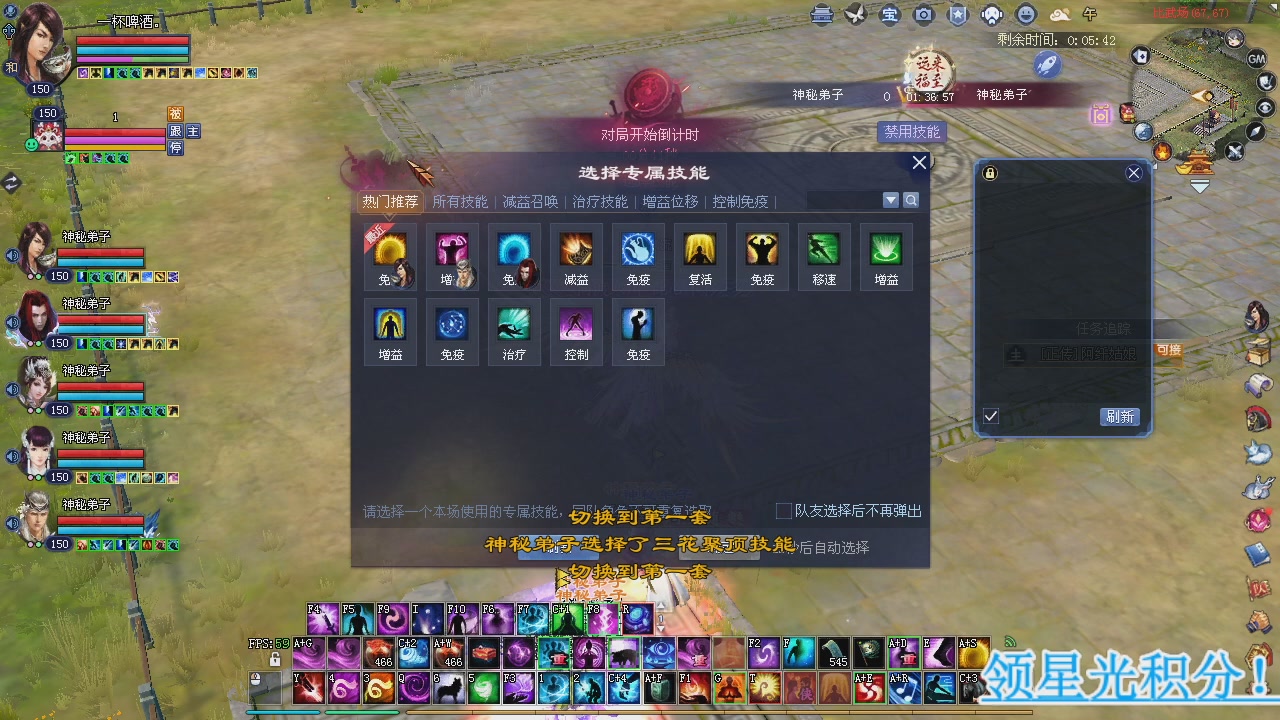Image resolution: width=1280 pixels, height=720 pixels.
Task: Click the butterfly event icon in top bar
Action: click(855, 13)
